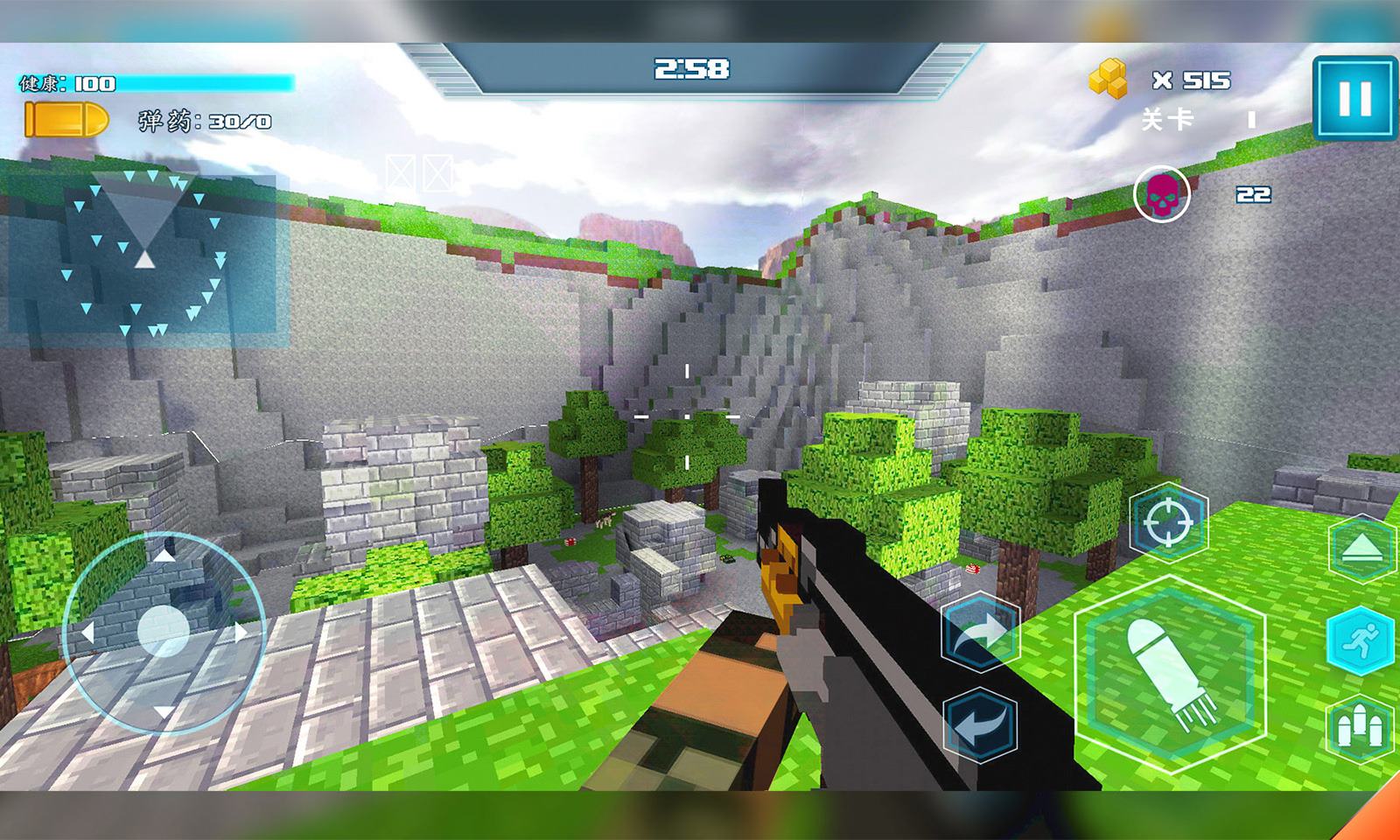This screenshot has height=840, width=1400.
Task: Activate sprint with the running man button
Action: click(1363, 641)
